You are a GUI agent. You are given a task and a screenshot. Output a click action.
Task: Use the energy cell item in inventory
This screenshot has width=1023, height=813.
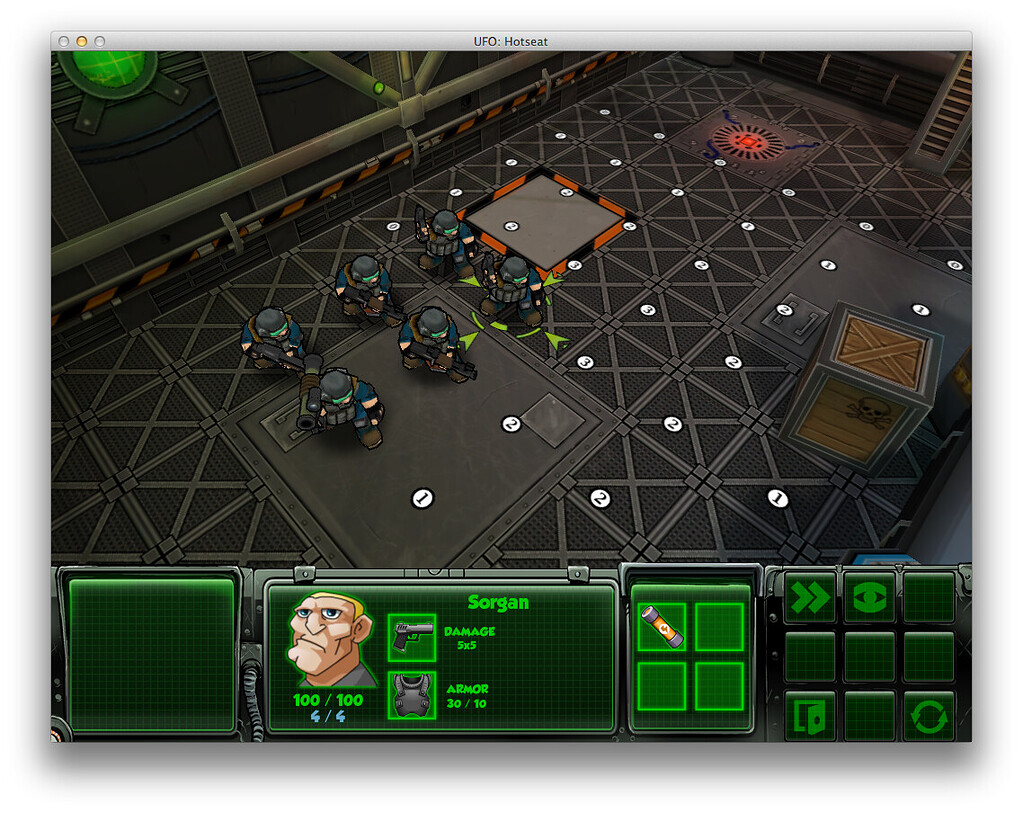point(662,627)
